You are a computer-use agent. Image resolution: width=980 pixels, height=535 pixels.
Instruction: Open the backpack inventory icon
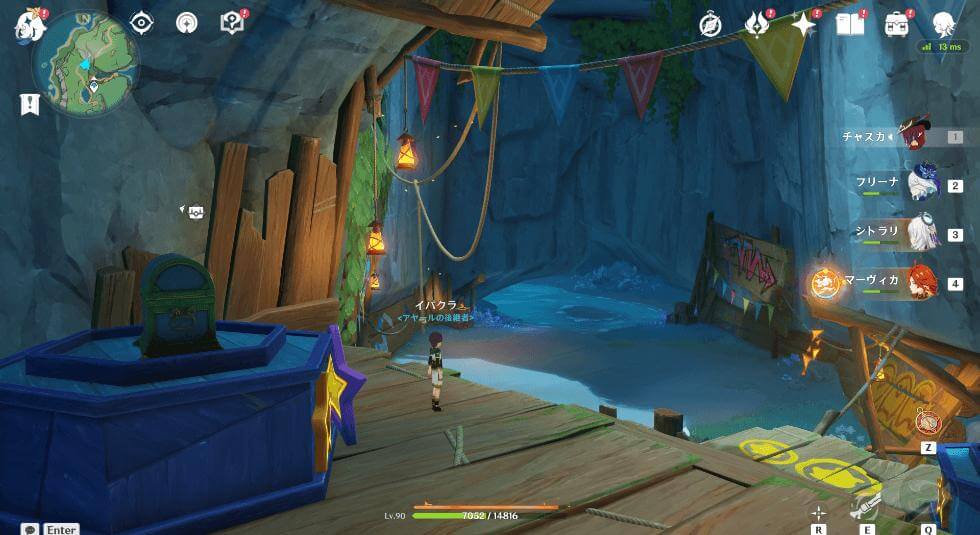coord(896,24)
